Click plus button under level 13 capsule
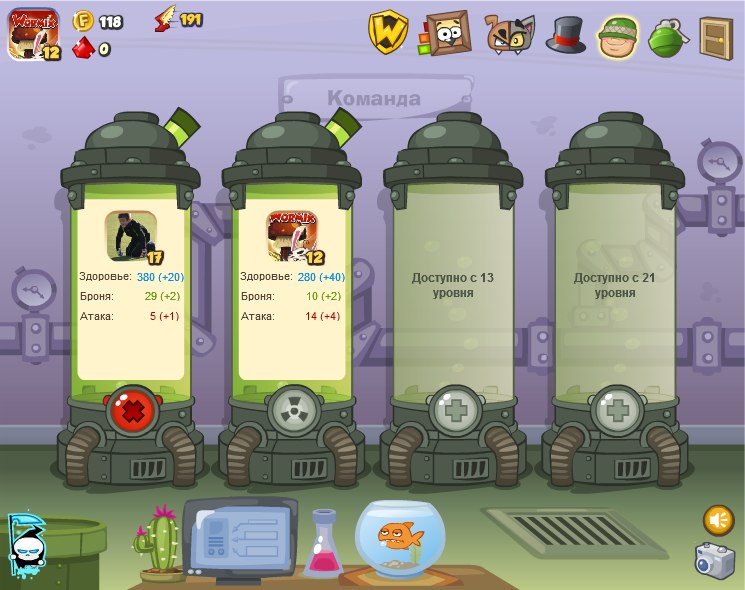Screen dimensions: 745x590 (454, 410)
